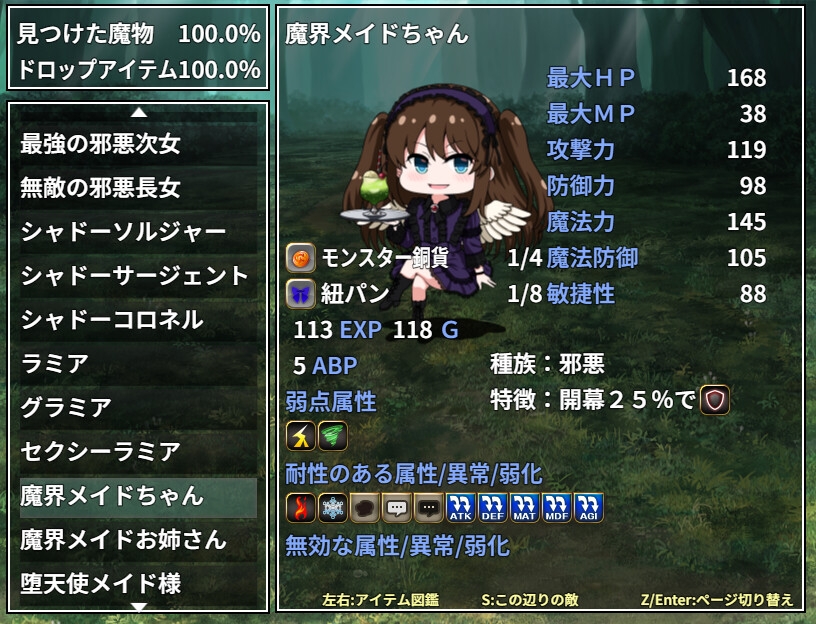Click the list's scroll-down arrow

point(139,605)
